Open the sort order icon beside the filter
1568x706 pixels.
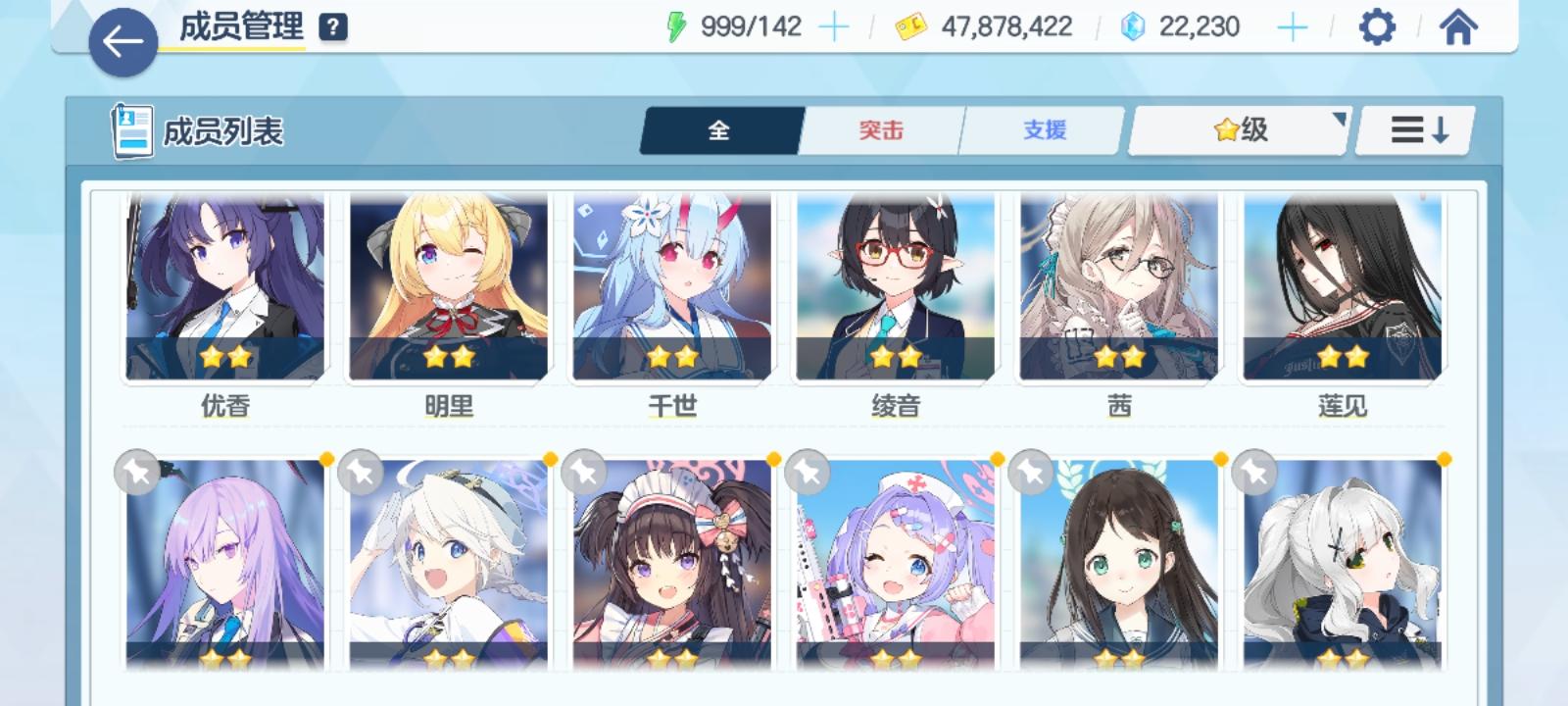1413,128
